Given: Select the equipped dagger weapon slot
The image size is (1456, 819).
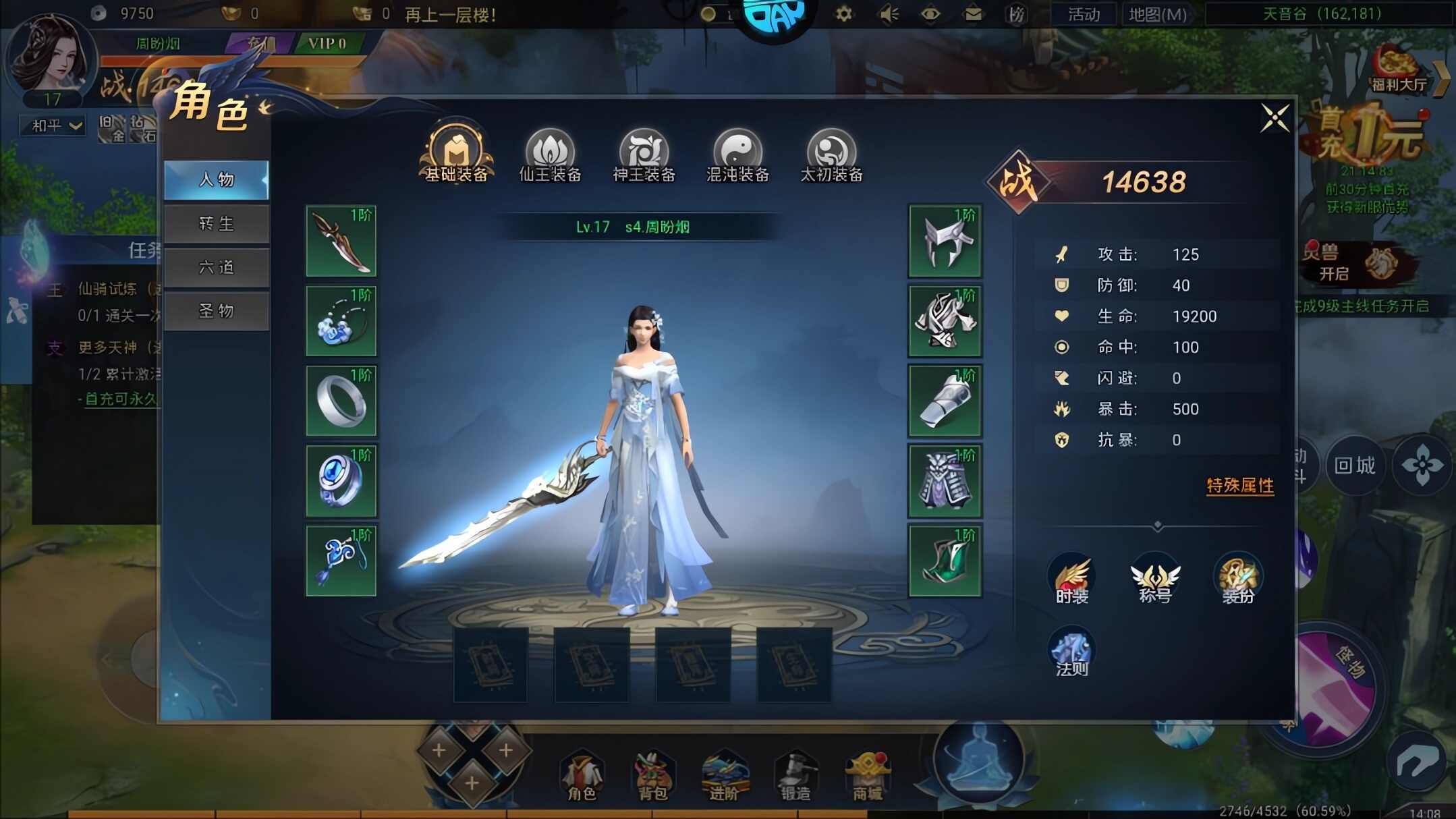Looking at the screenshot, I should click(341, 241).
